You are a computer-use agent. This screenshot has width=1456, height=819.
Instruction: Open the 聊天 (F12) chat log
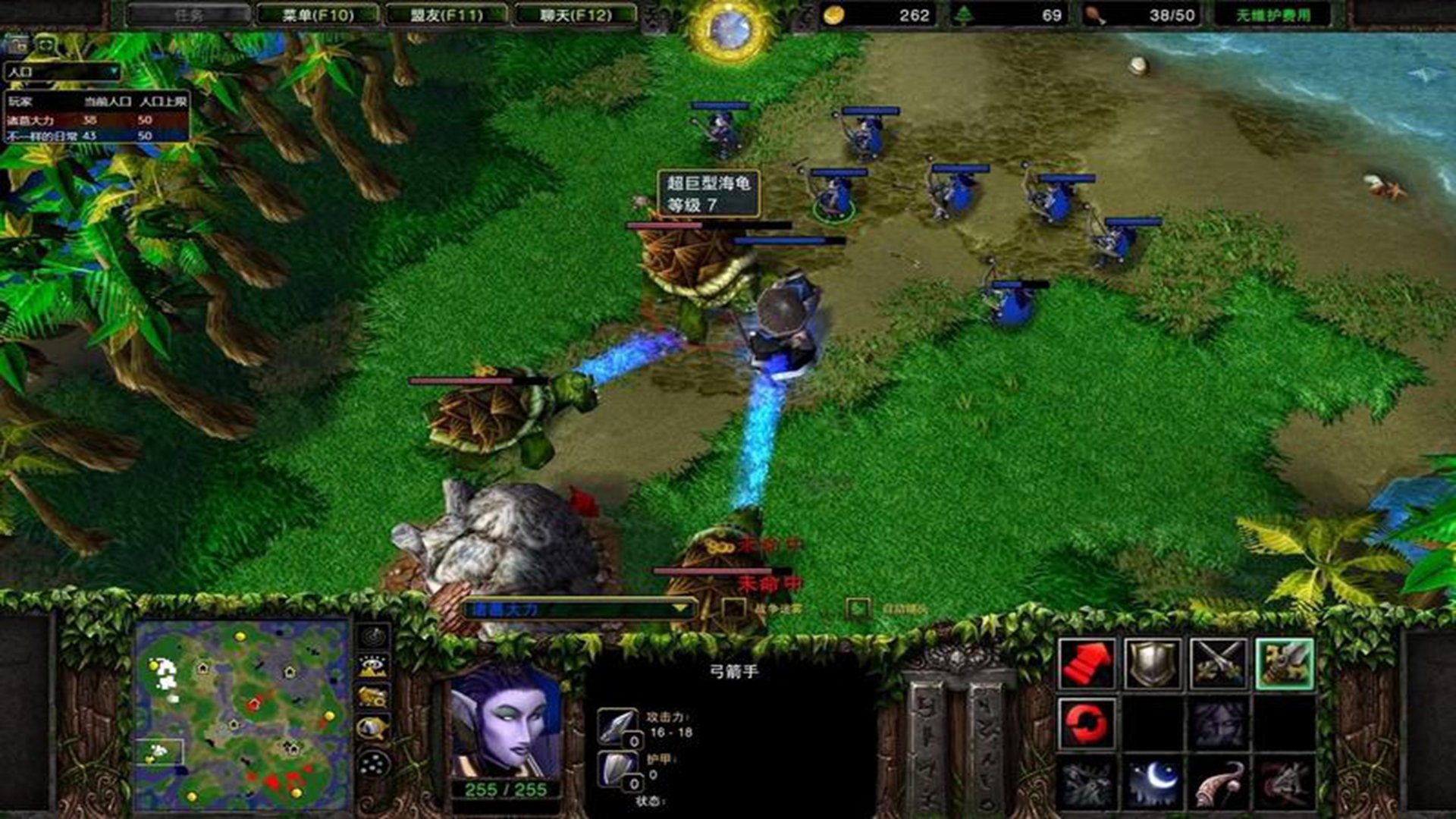coord(576,14)
